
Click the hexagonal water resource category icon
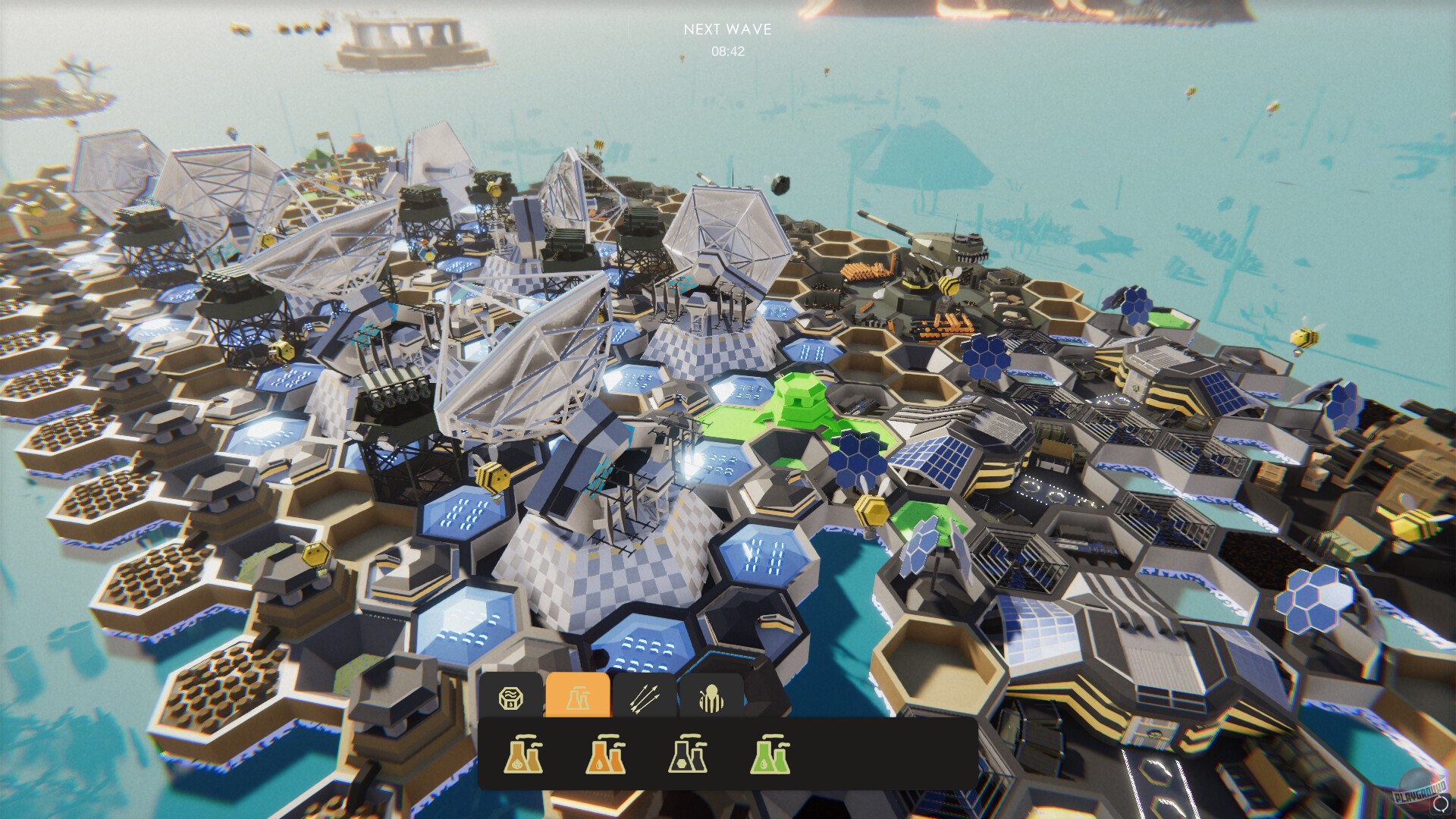click(x=511, y=695)
